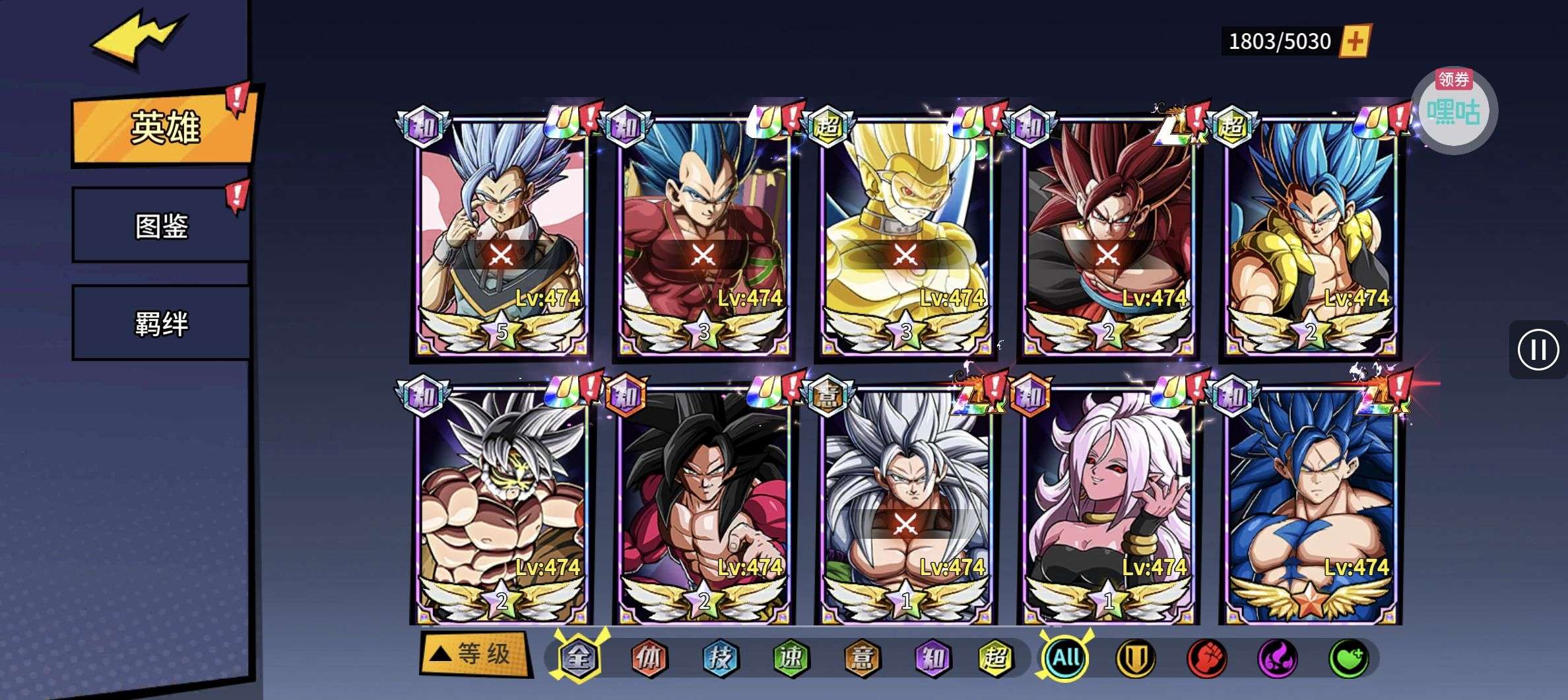Show only defense shield role heroes
1568x700 pixels.
(1136, 658)
